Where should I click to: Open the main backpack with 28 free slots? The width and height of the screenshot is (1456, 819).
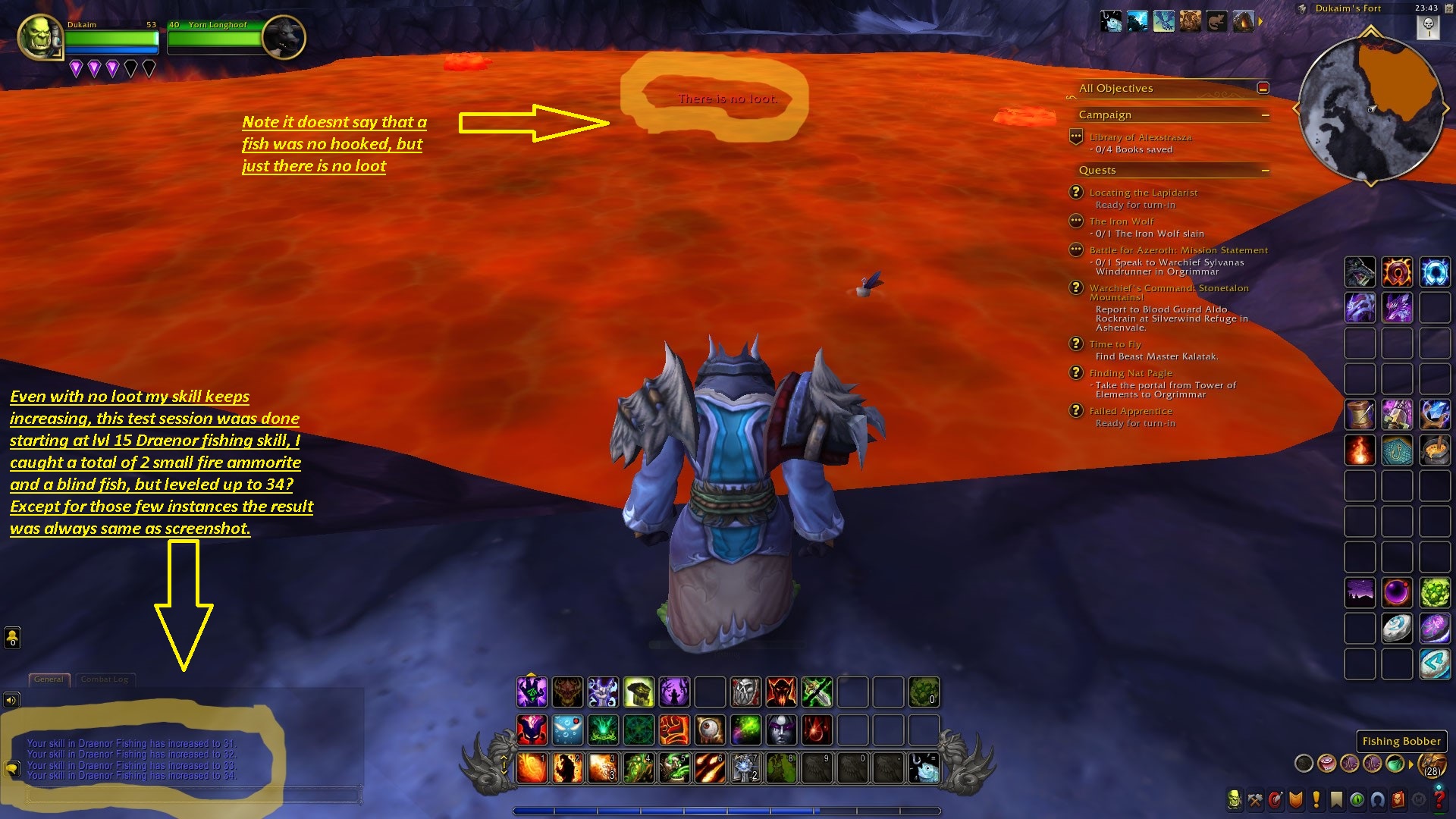[1431, 764]
